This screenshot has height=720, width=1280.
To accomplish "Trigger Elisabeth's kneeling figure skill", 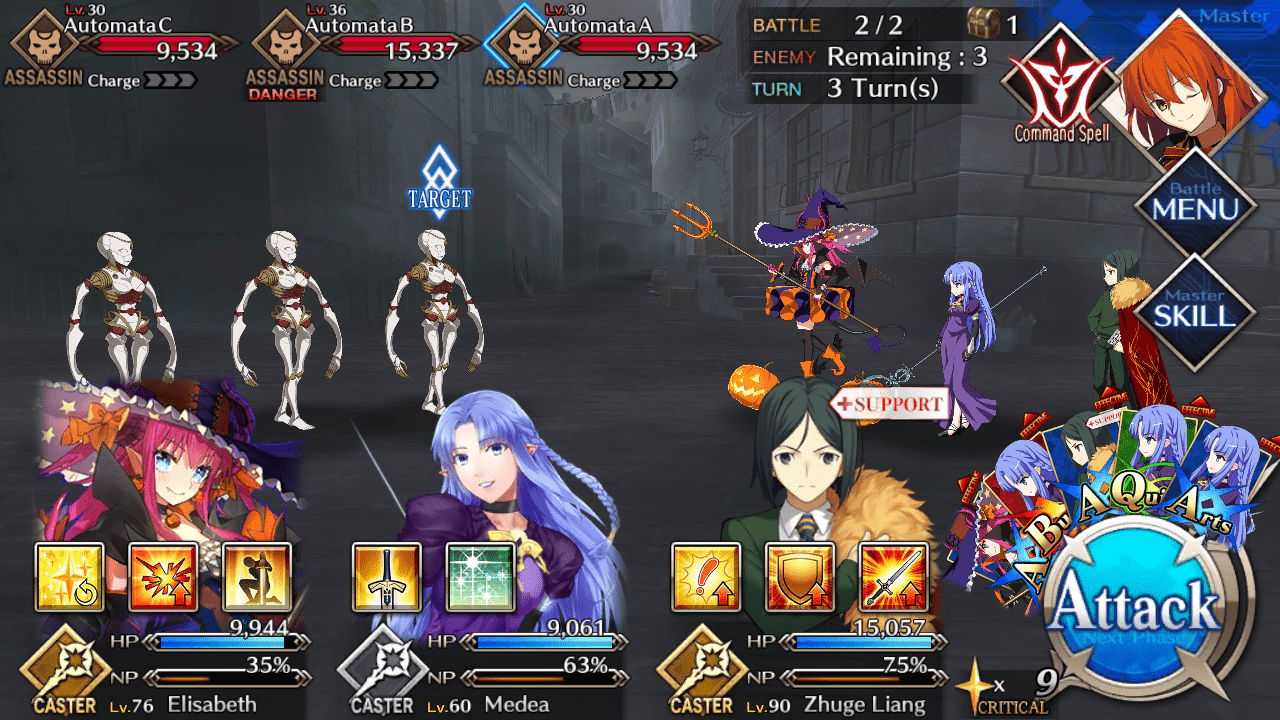I will [257, 577].
